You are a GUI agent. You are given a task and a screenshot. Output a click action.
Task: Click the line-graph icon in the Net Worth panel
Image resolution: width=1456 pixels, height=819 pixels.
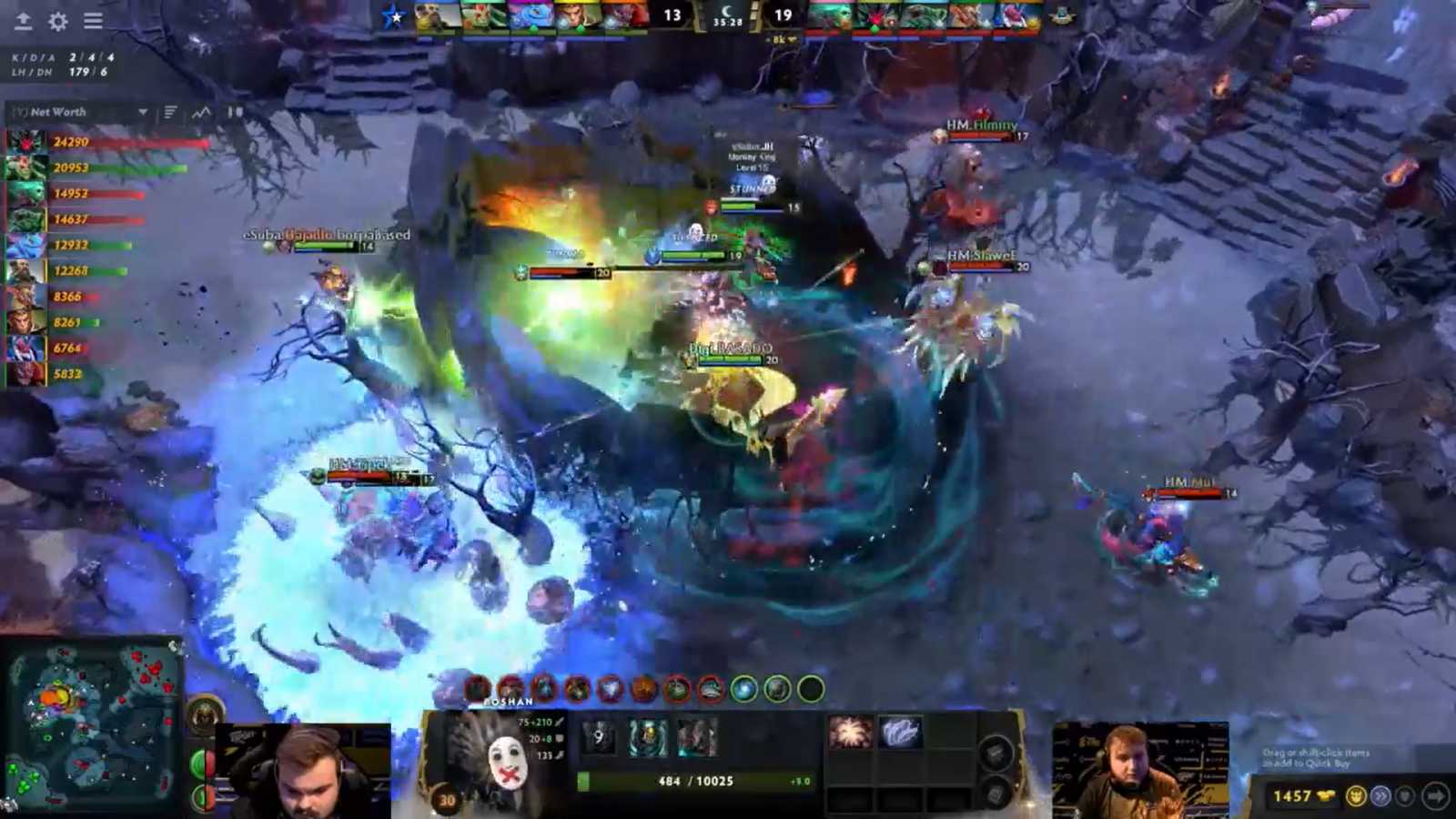point(202,112)
